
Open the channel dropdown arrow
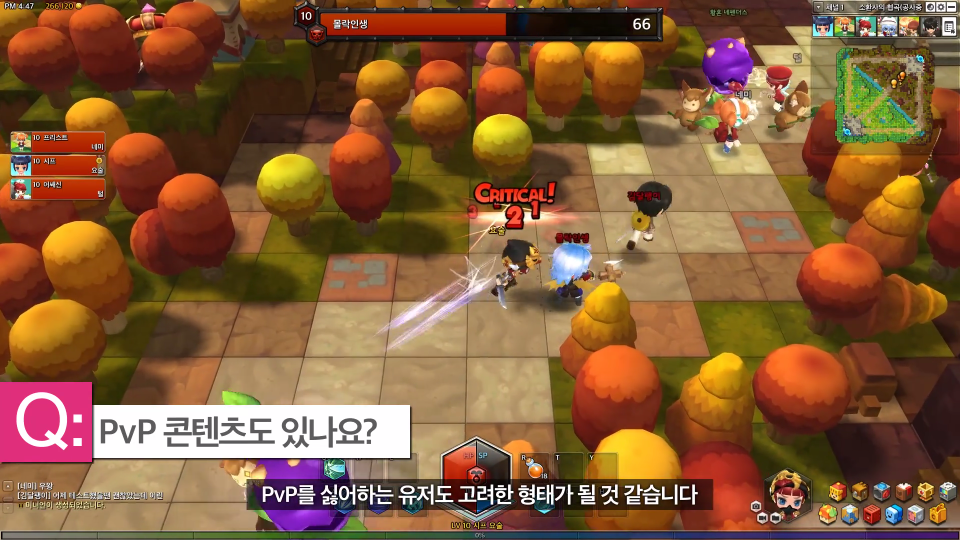[x=820, y=7]
